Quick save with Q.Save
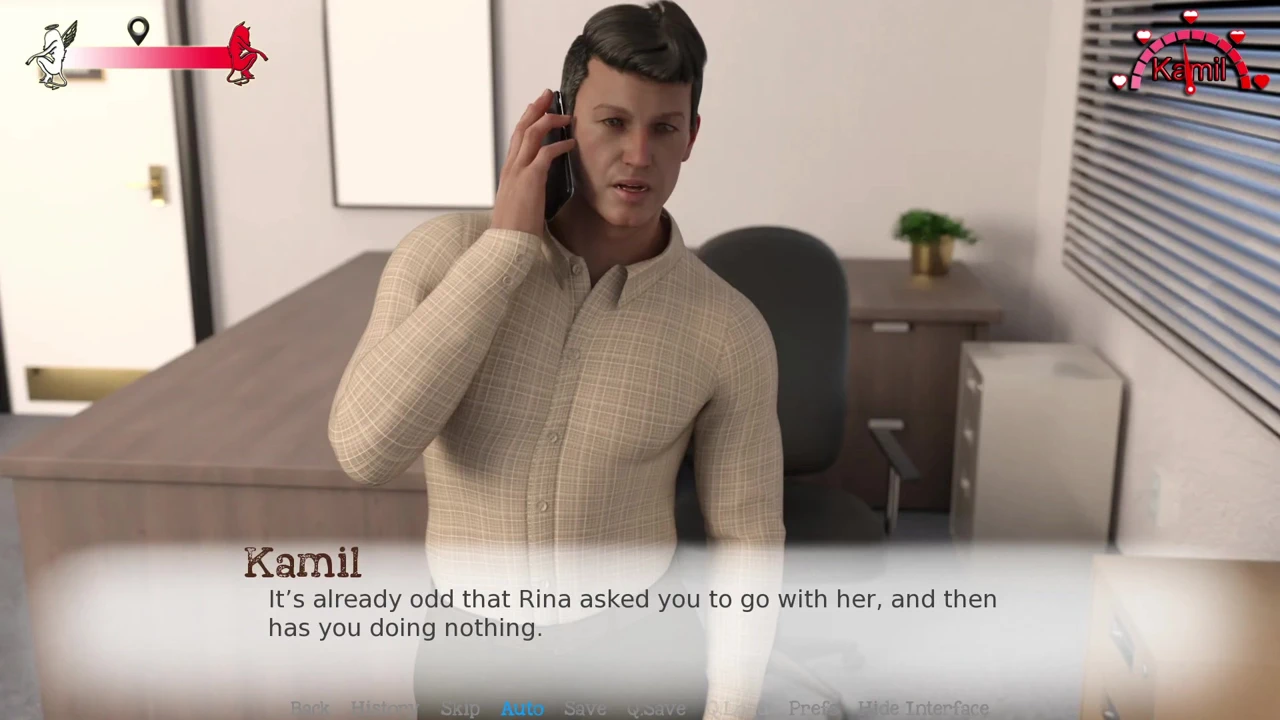 (656, 708)
